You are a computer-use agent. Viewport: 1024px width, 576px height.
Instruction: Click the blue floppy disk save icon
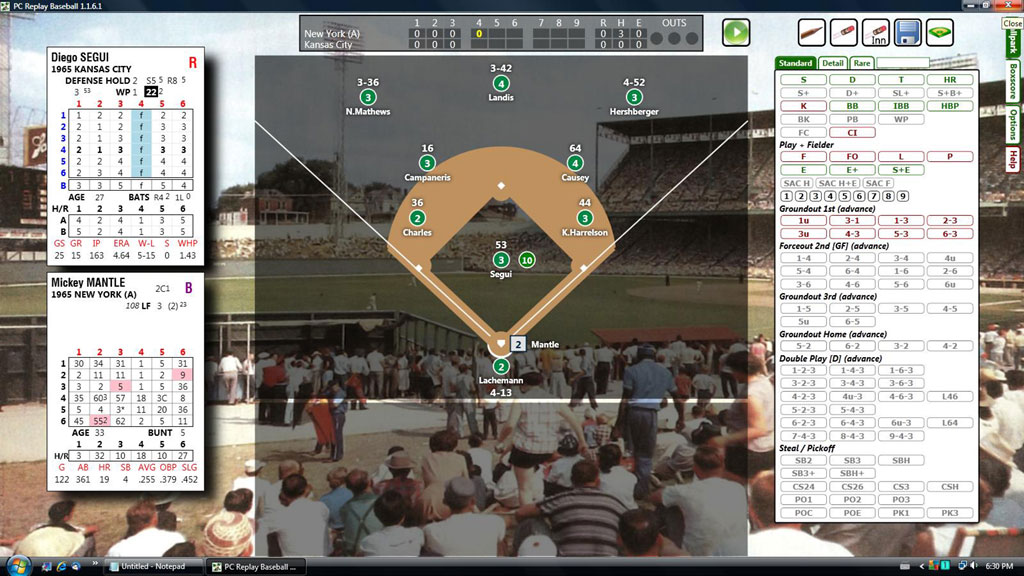(x=908, y=33)
